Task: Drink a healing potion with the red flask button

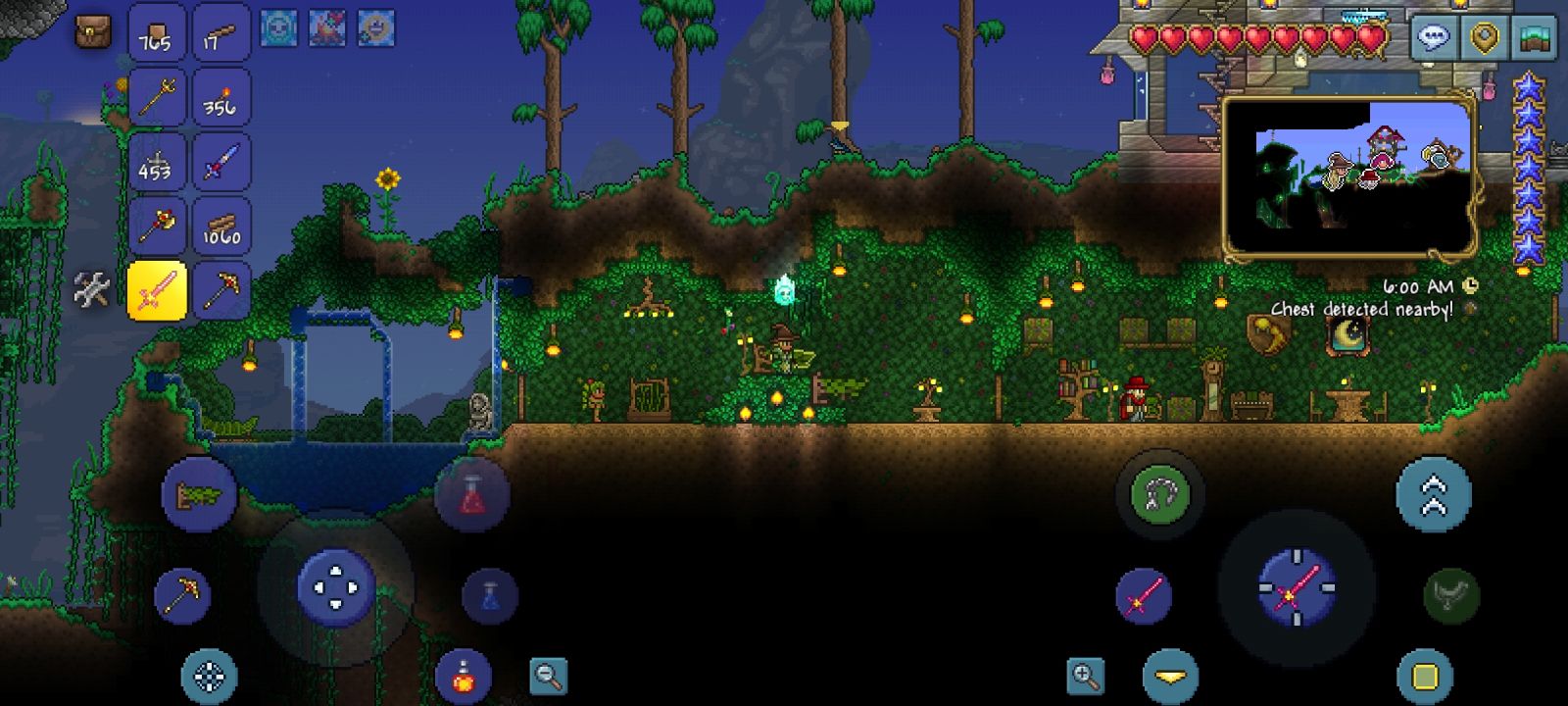Action: 472,494
